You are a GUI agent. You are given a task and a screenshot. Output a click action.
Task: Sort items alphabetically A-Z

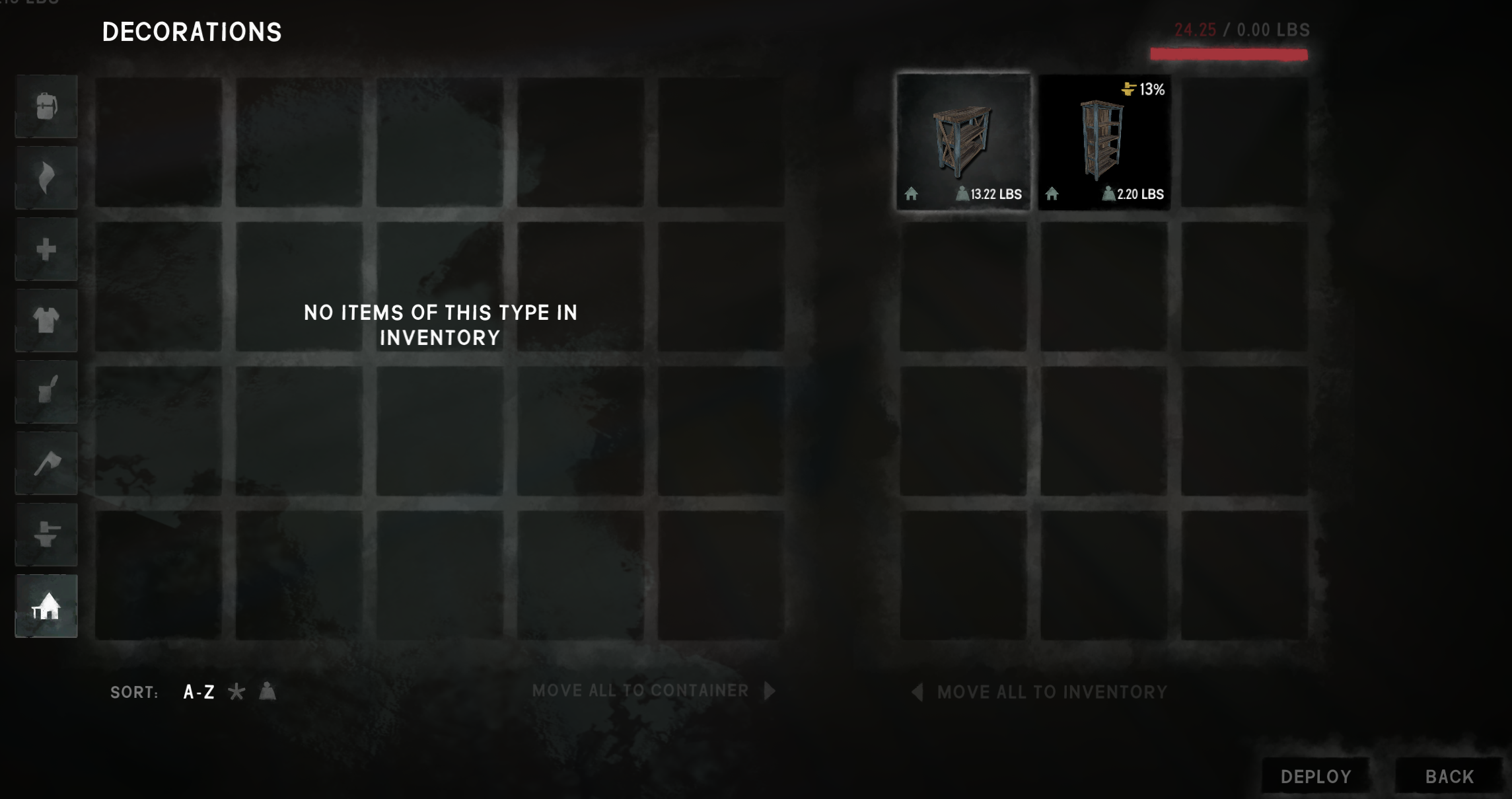[x=199, y=692]
